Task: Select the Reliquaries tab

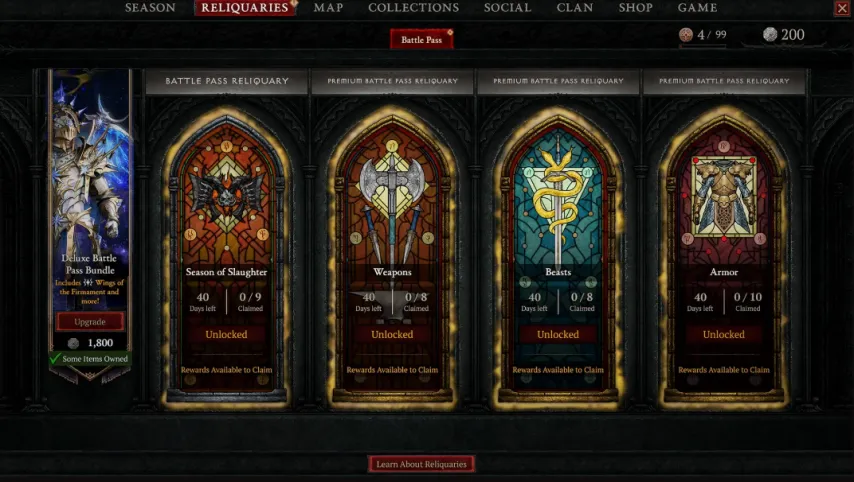Action: 244,8
